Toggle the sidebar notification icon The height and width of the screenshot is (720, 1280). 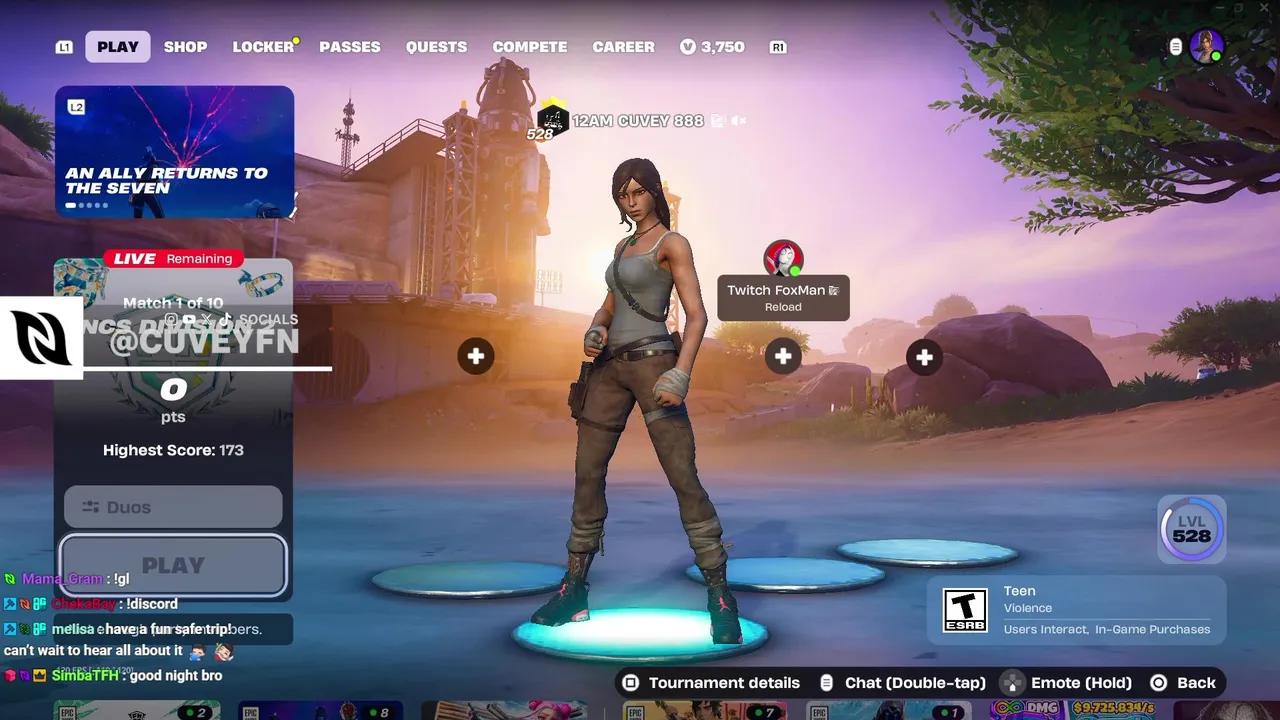coord(1174,46)
